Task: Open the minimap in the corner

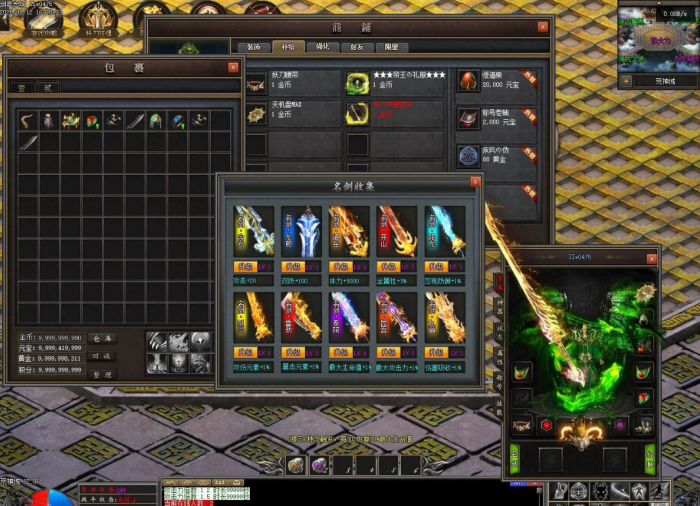Action: [x=655, y=38]
